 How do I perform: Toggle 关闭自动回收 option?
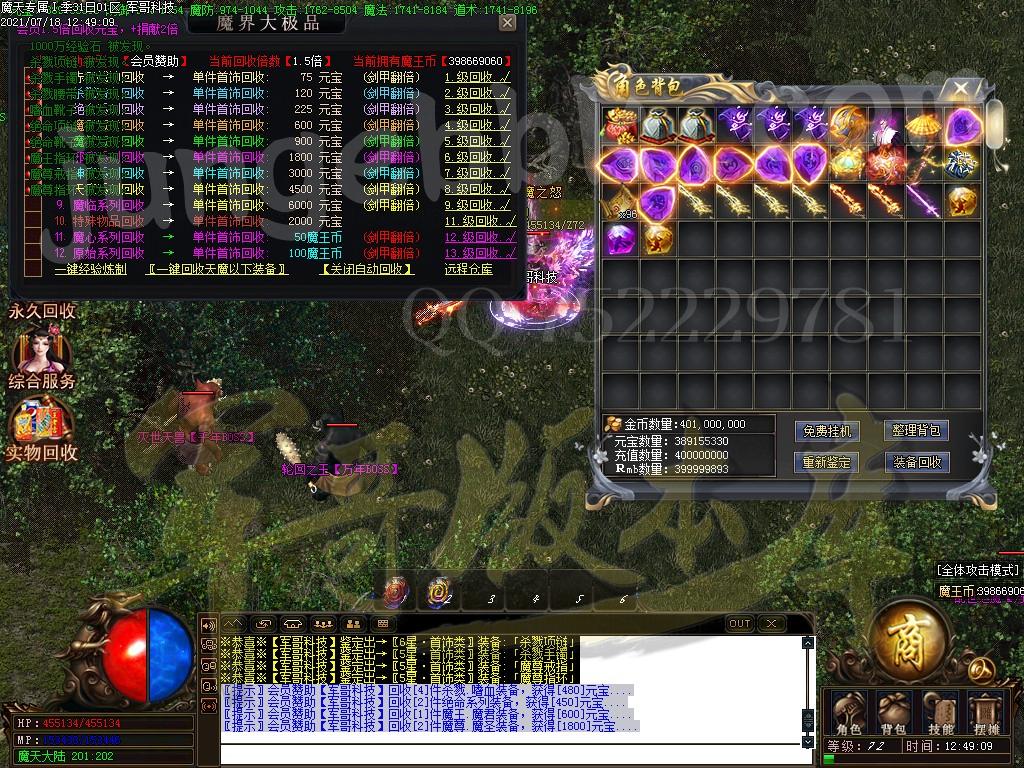click(x=366, y=269)
